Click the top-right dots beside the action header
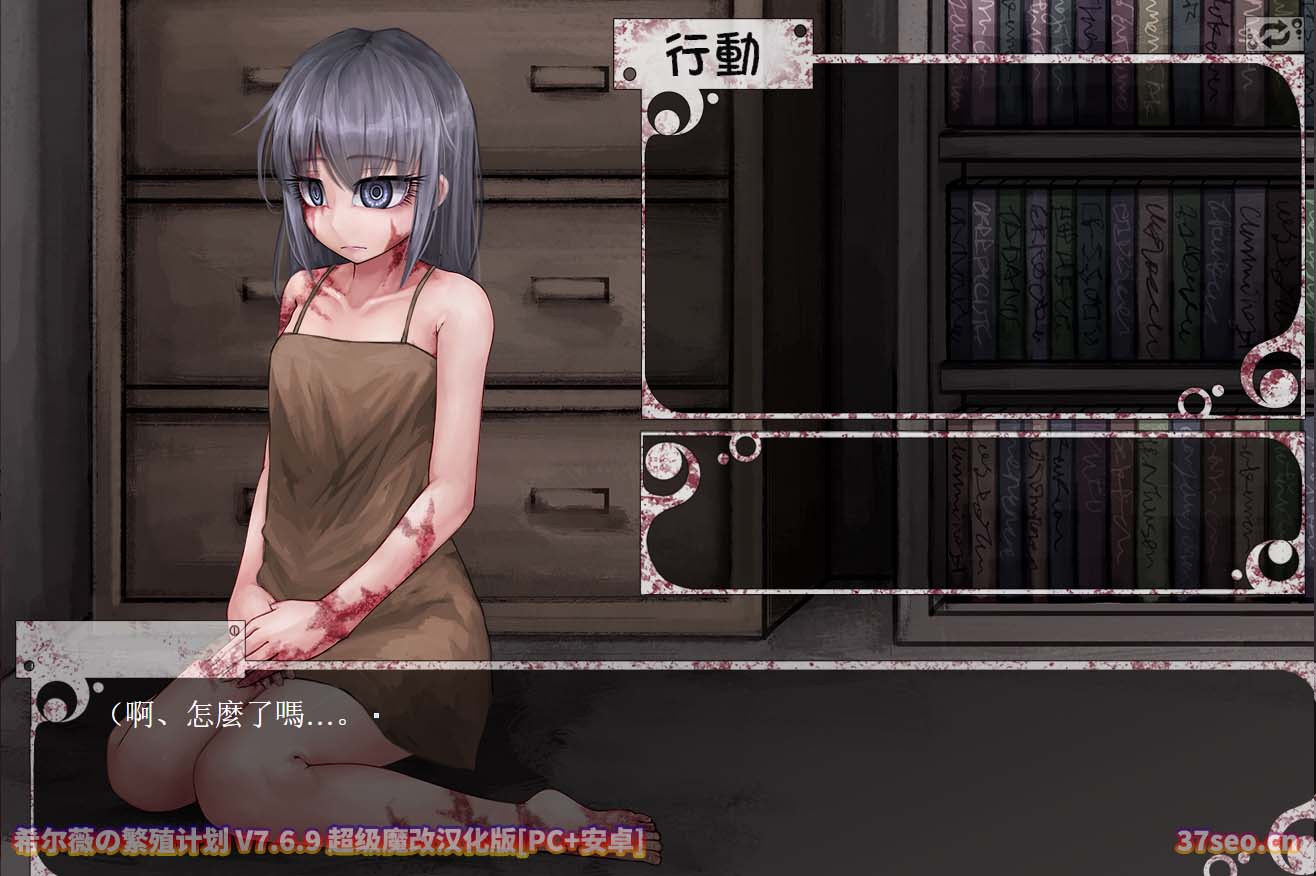Image resolution: width=1316 pixels, height=876 pixels. [800, 29]
